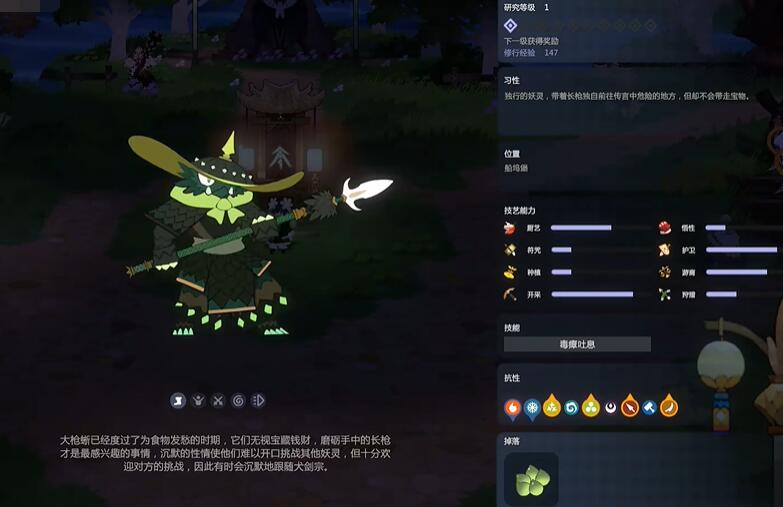
Task: Select the teal swirl wind resistance icon
Action: coord(571,407)
